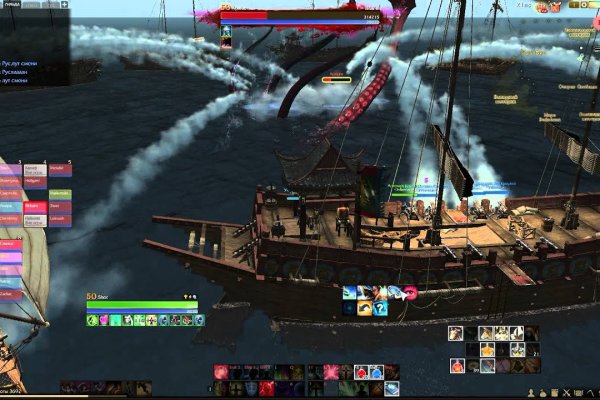Viewport: 600px width, 400px height.
Task: Select the first chat tab
Action: point(10,4)
